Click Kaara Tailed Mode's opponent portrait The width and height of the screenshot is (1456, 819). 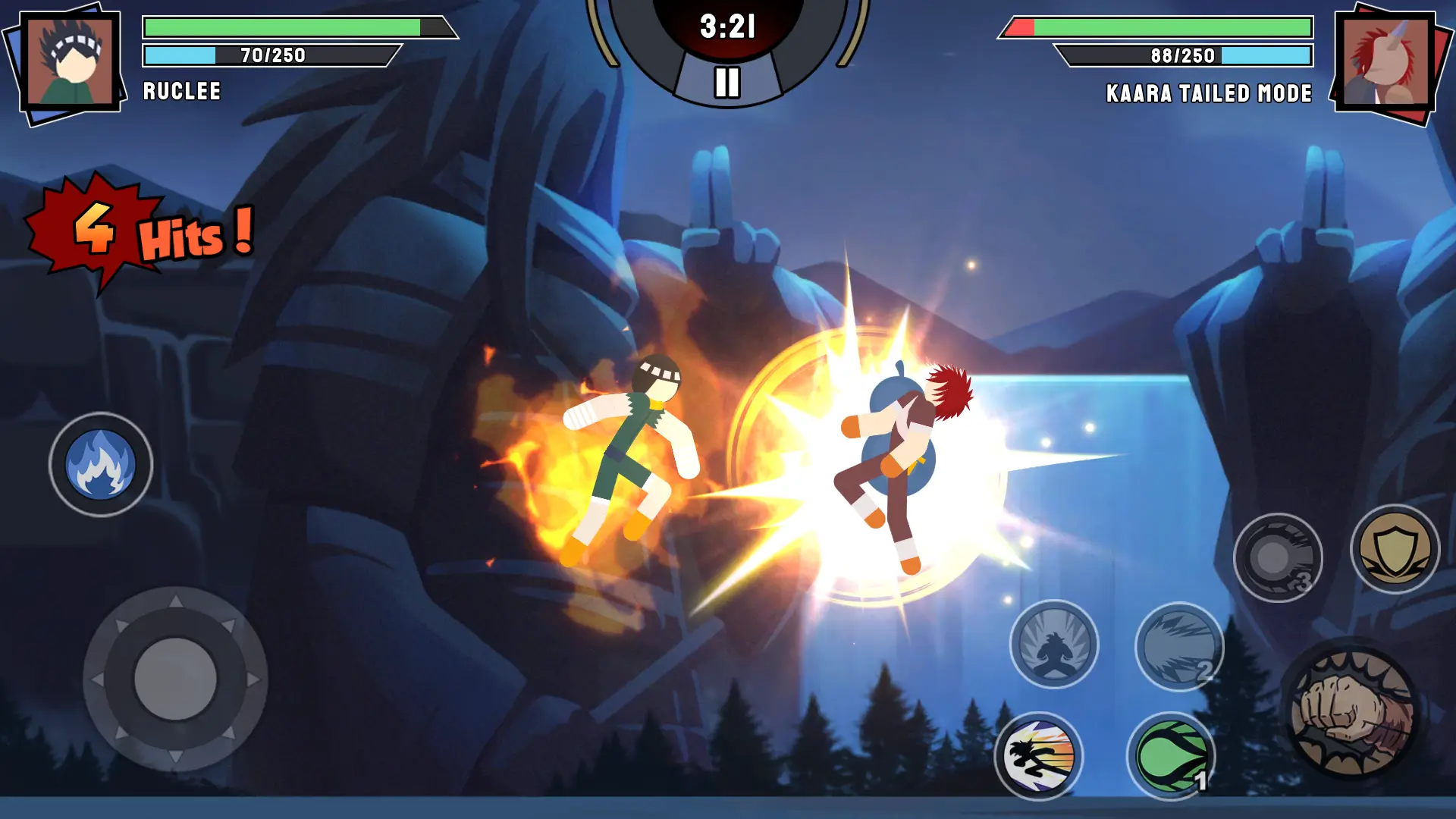coord(1384,62)
